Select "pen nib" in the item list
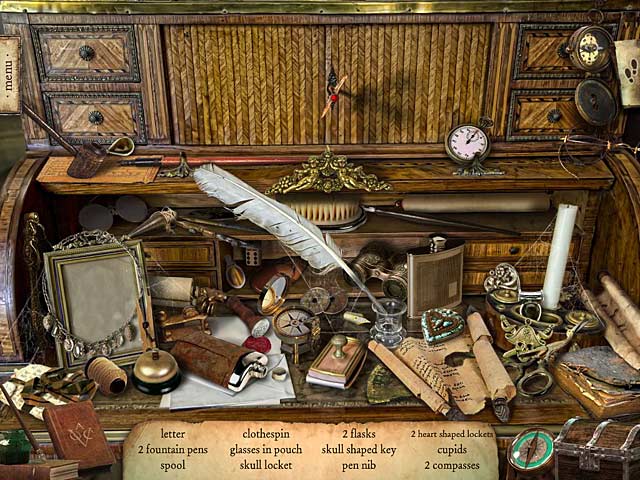Screen dimensions: 640x480 click(358, 465)
